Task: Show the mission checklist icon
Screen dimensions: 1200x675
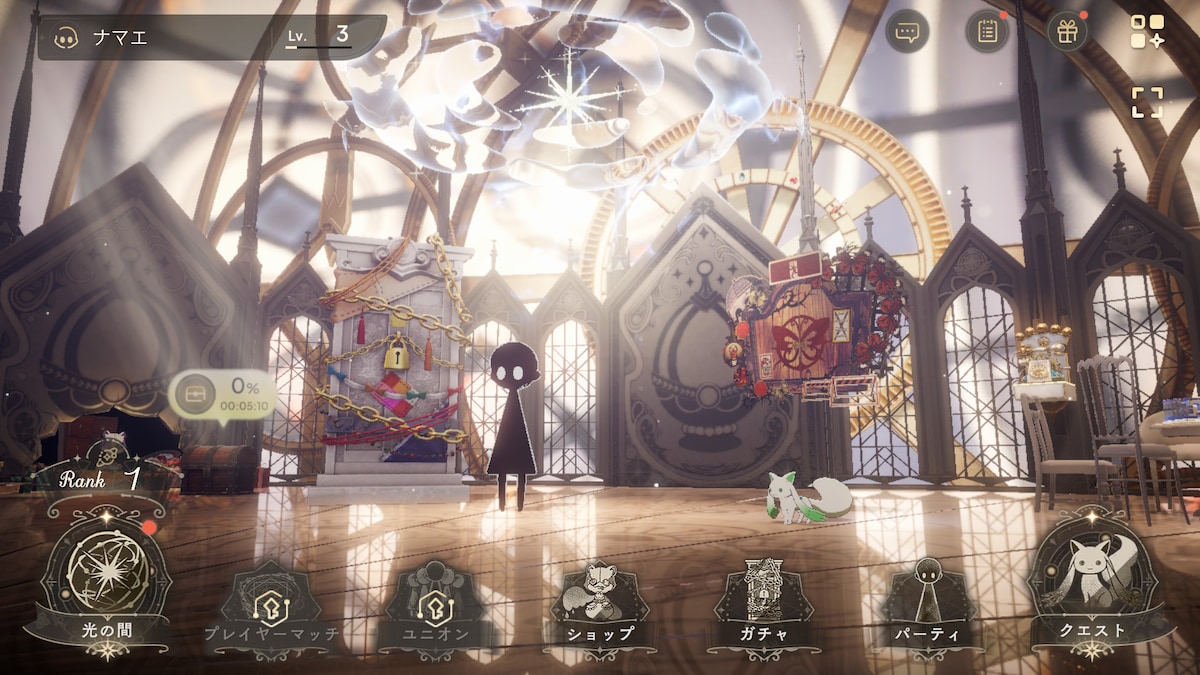Action: point(987,31)
